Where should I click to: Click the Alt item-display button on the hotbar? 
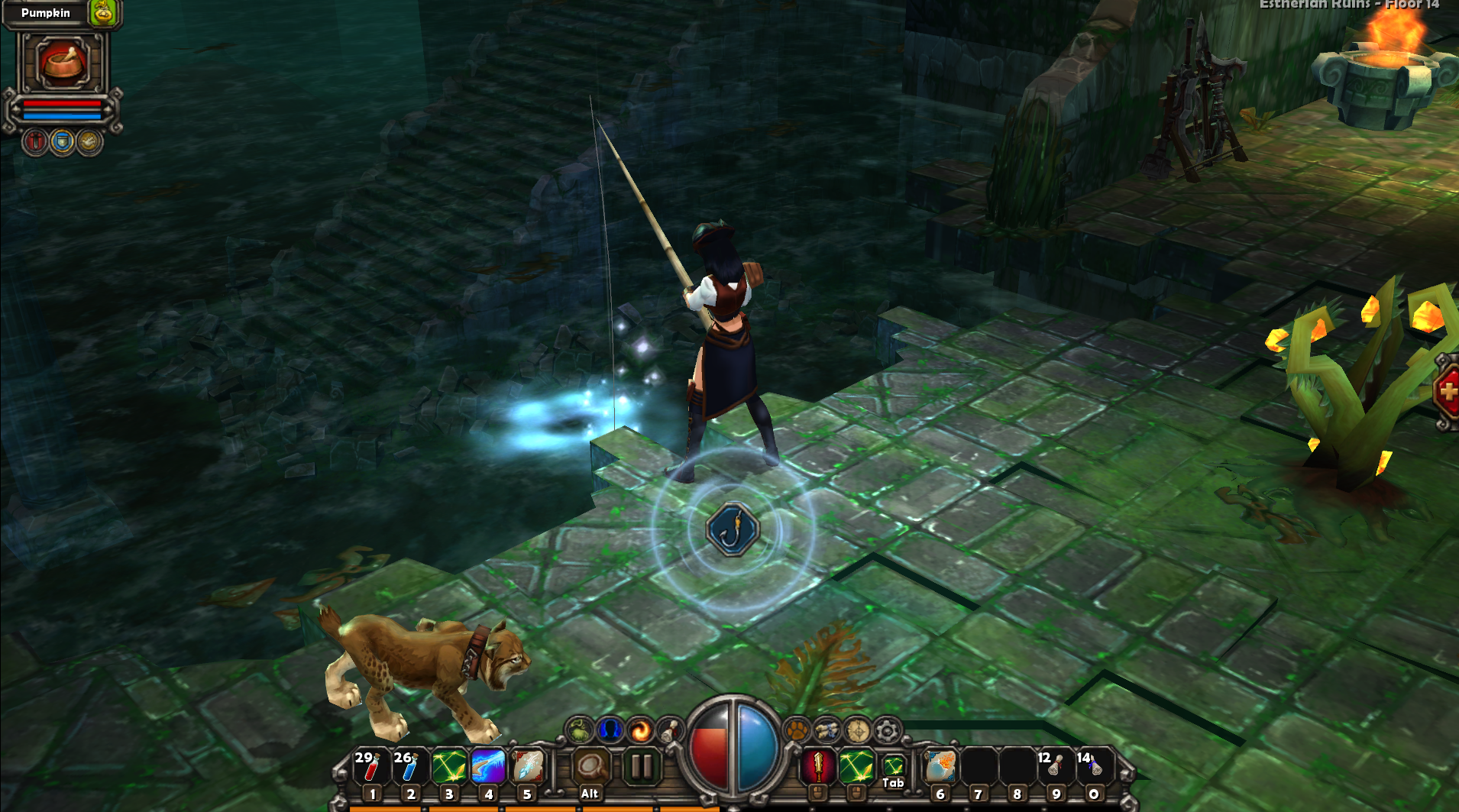(x=590, y=768)
